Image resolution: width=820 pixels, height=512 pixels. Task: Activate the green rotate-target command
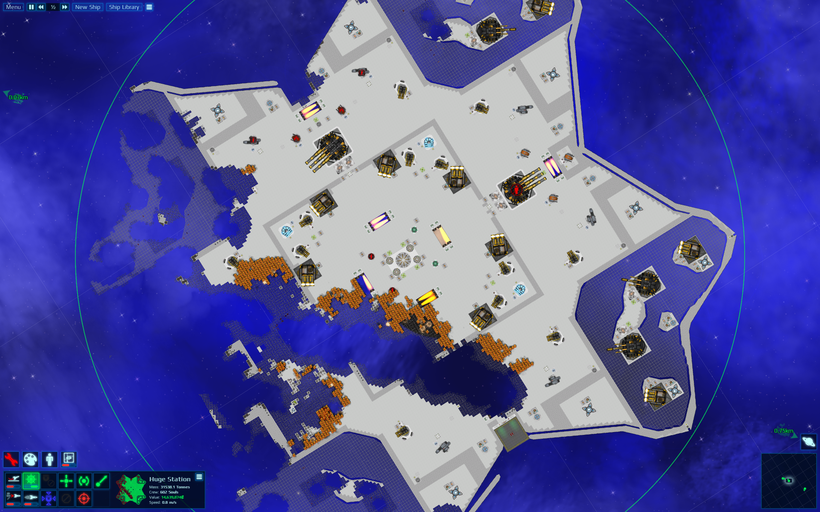[x=84, y=481]
